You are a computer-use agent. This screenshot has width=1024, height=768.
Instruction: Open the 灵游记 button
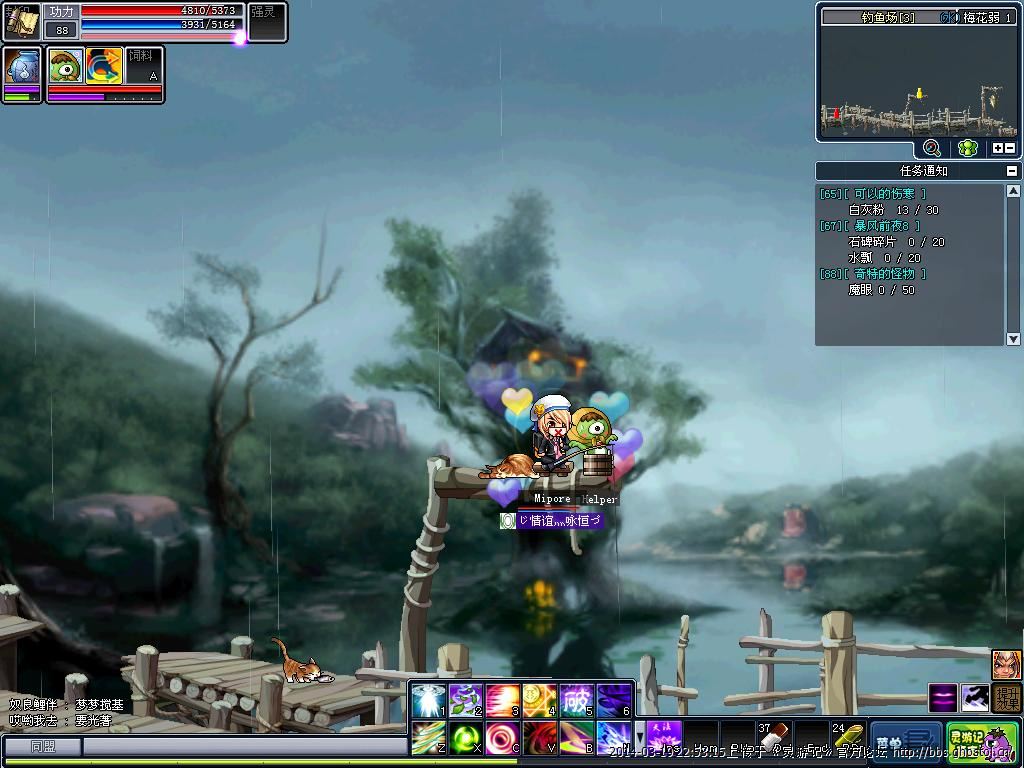pos(982,741)
